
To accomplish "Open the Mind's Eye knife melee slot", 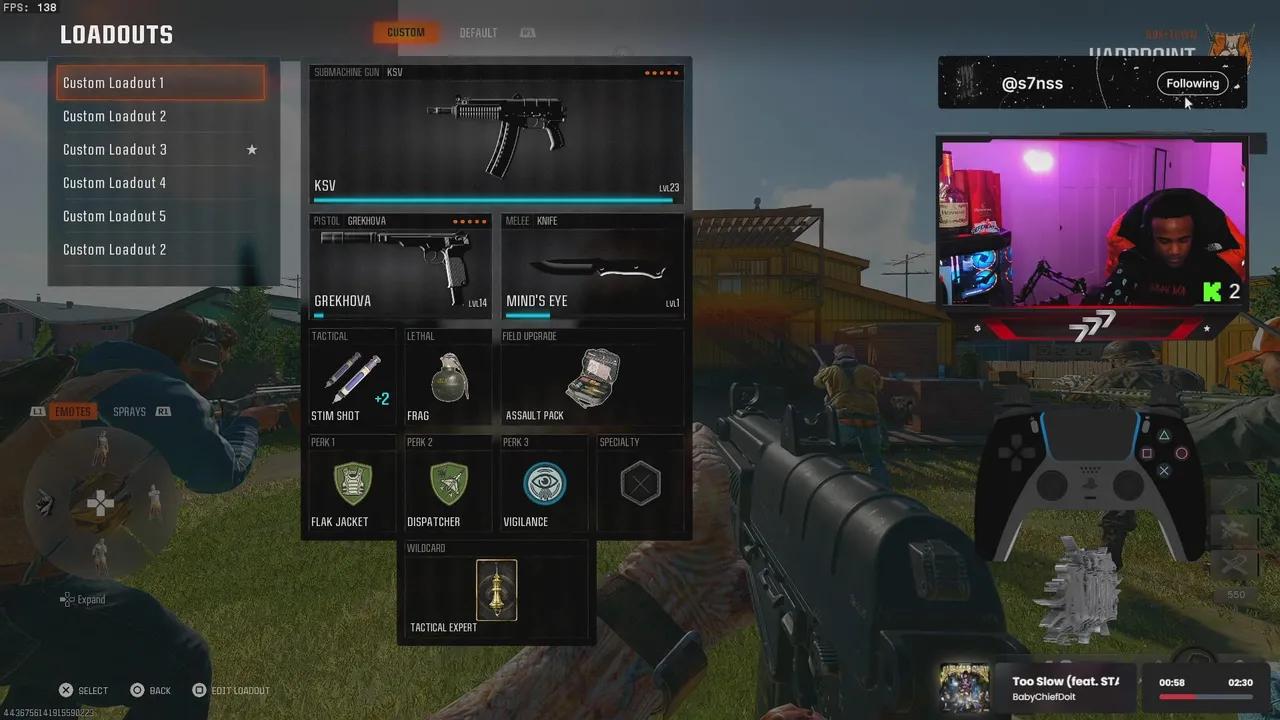I will tap(593, 266).
